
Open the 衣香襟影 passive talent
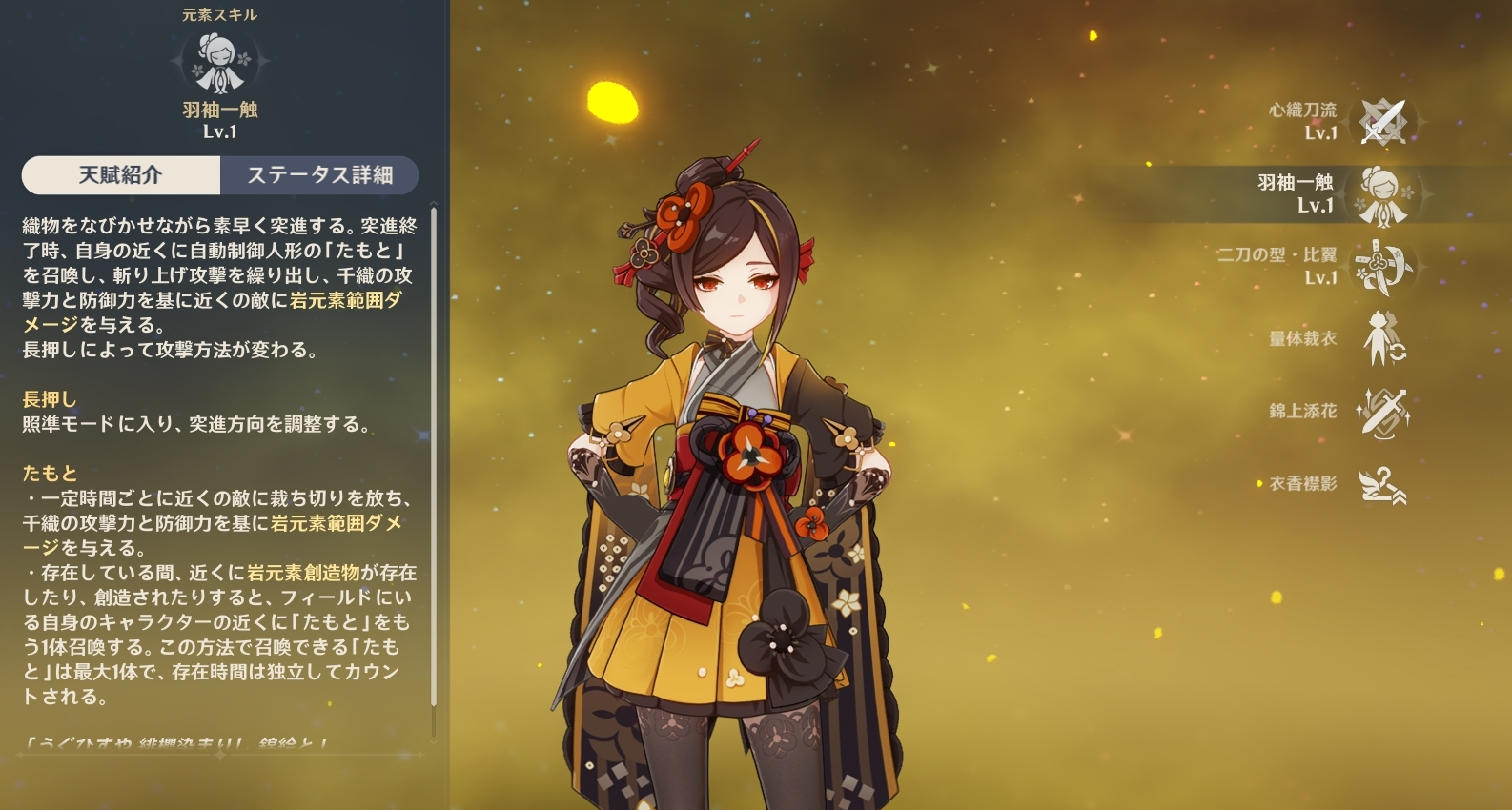click(x=1381, y=484)
